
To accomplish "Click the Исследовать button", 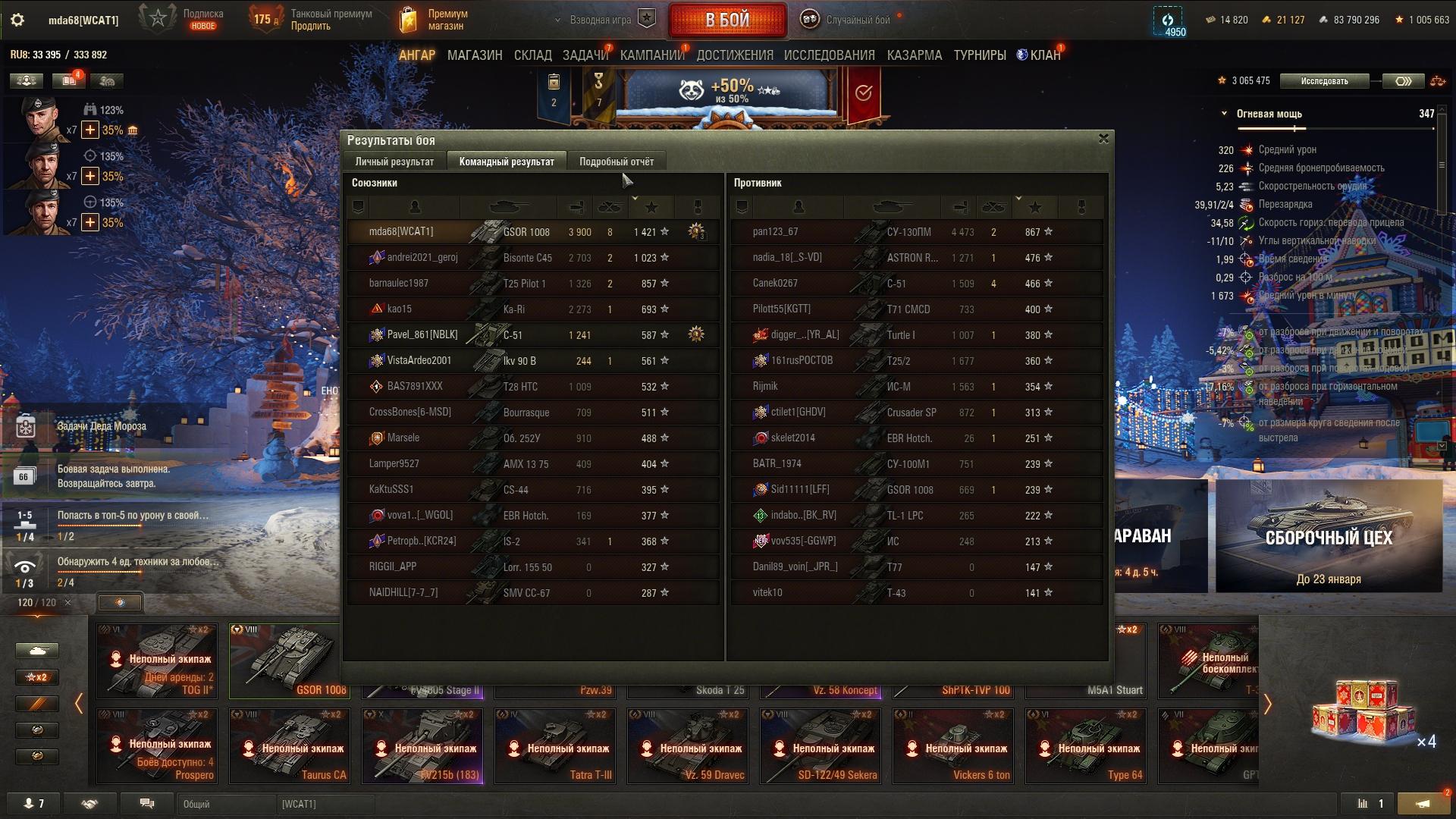I will point(1324,81).
